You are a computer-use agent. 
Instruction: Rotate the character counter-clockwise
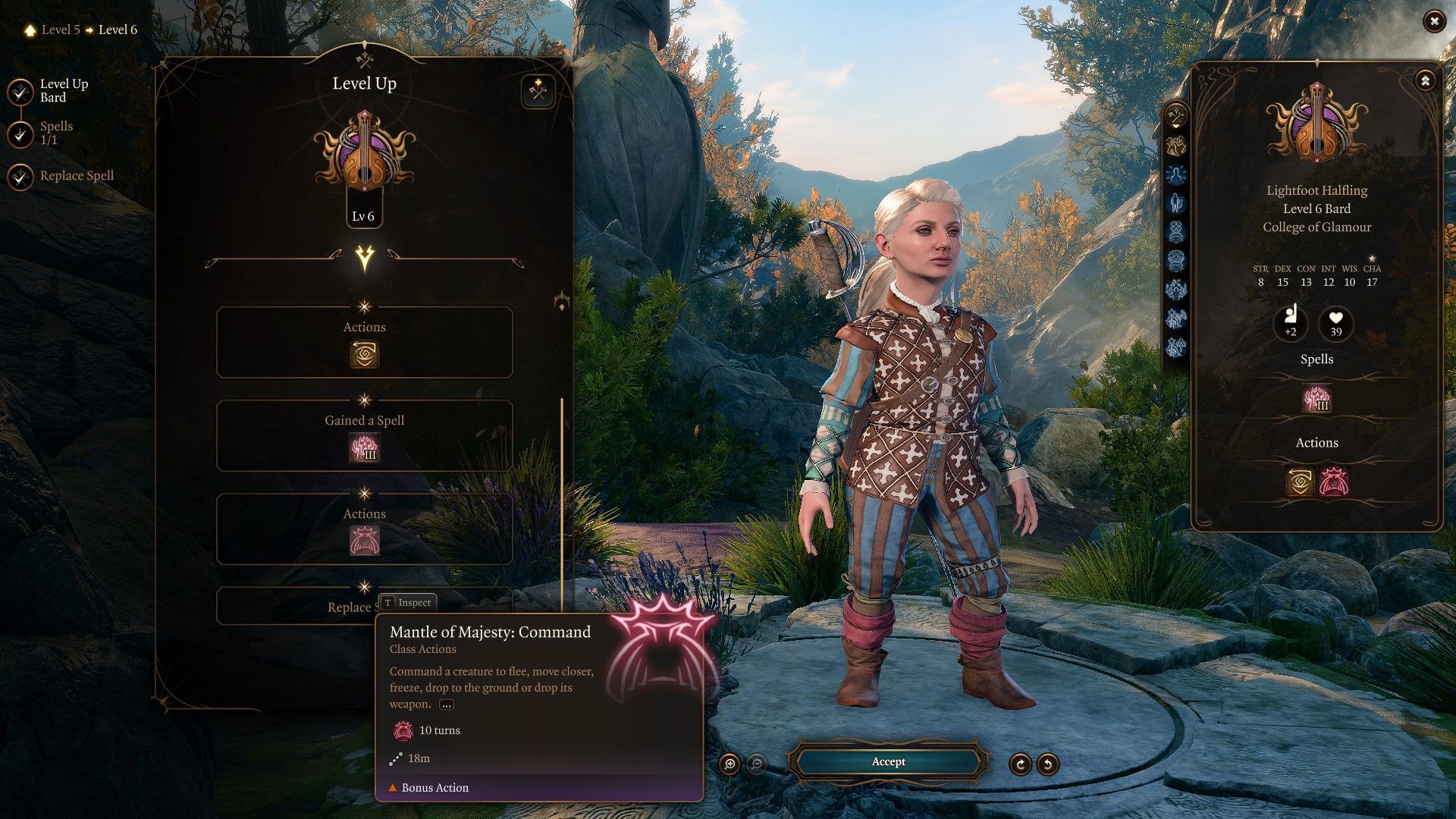1048,764
